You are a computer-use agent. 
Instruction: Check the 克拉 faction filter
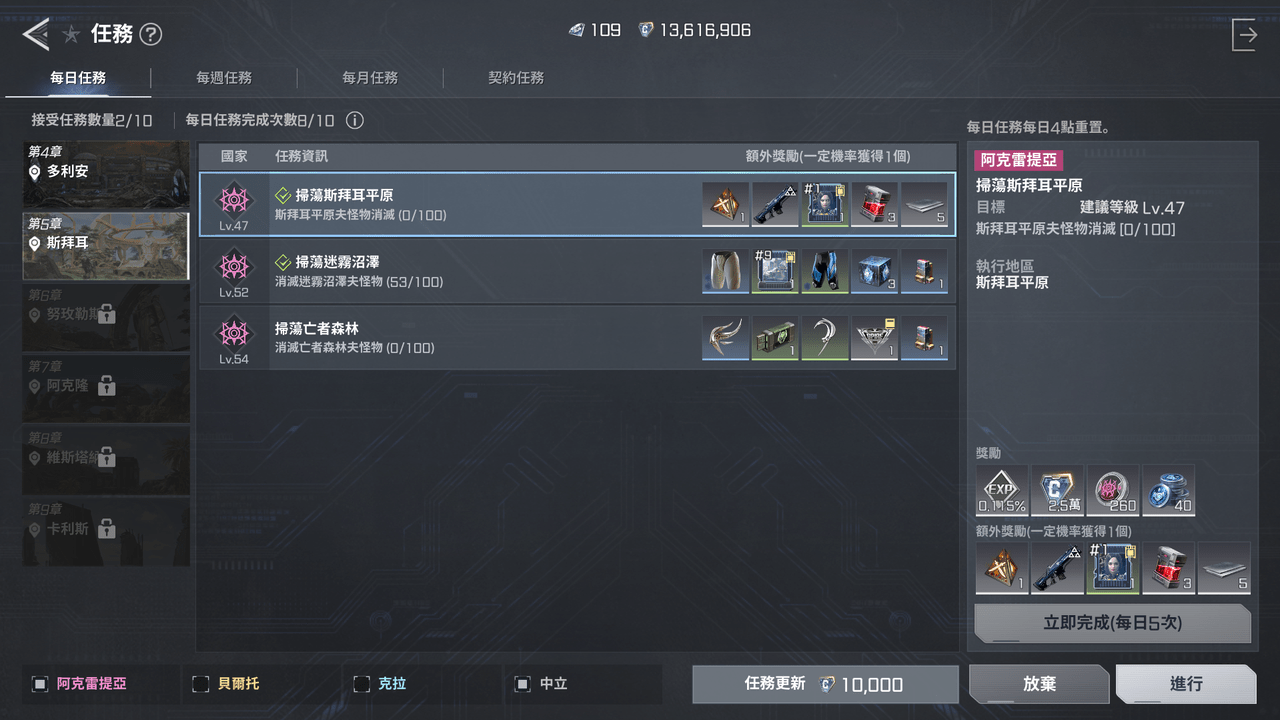[362, 684]
